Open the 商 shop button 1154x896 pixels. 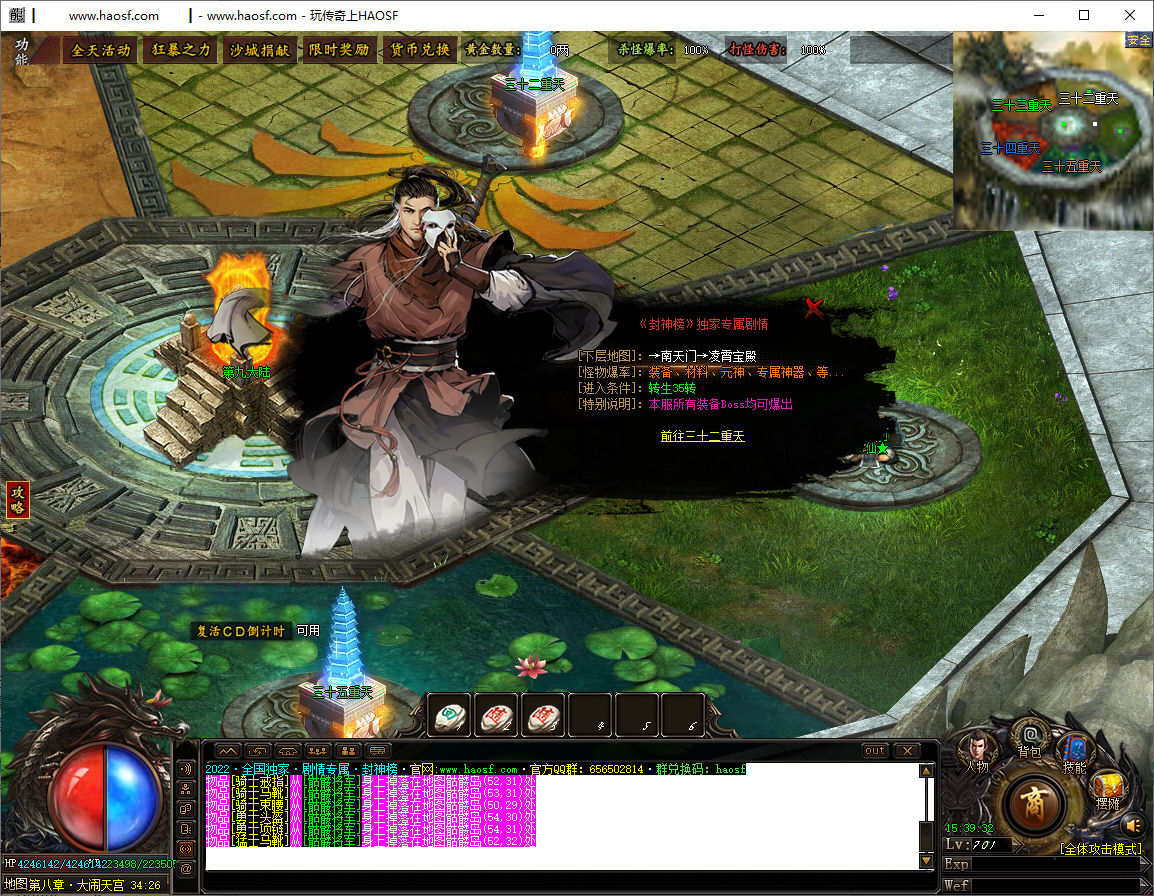[x=1034, y=804]
